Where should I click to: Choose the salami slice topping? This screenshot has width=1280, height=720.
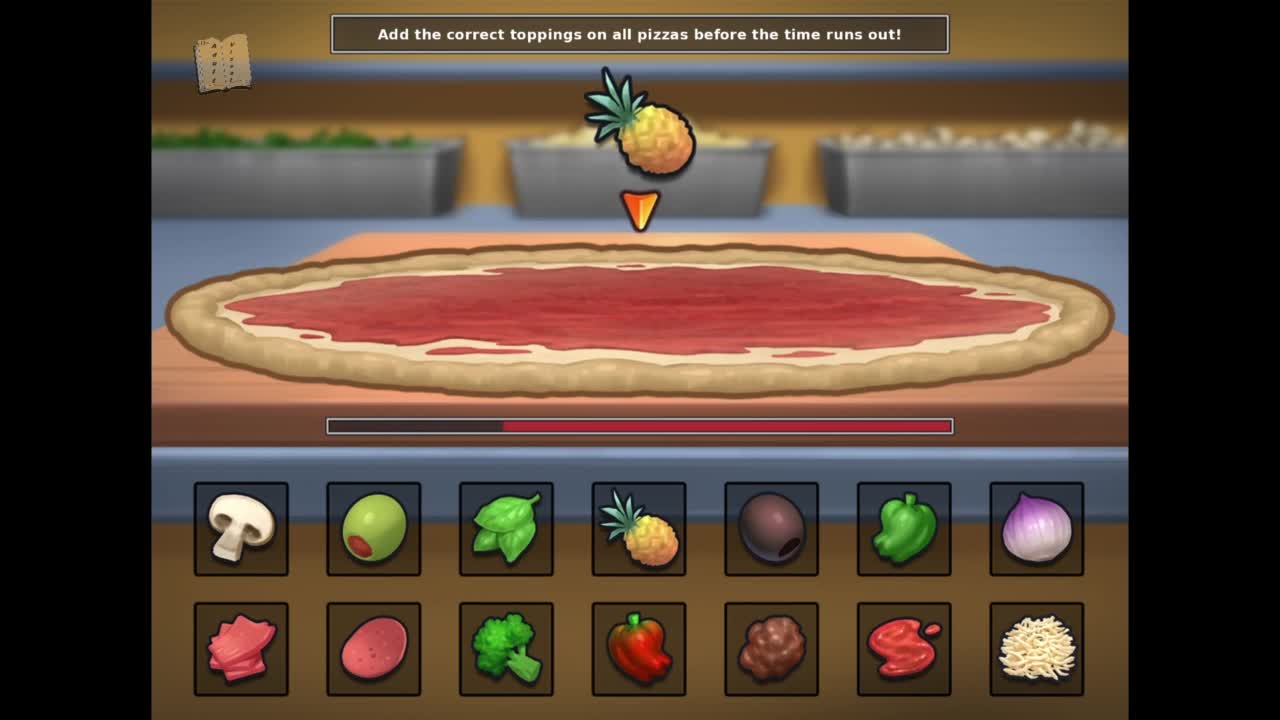[373, 649]
